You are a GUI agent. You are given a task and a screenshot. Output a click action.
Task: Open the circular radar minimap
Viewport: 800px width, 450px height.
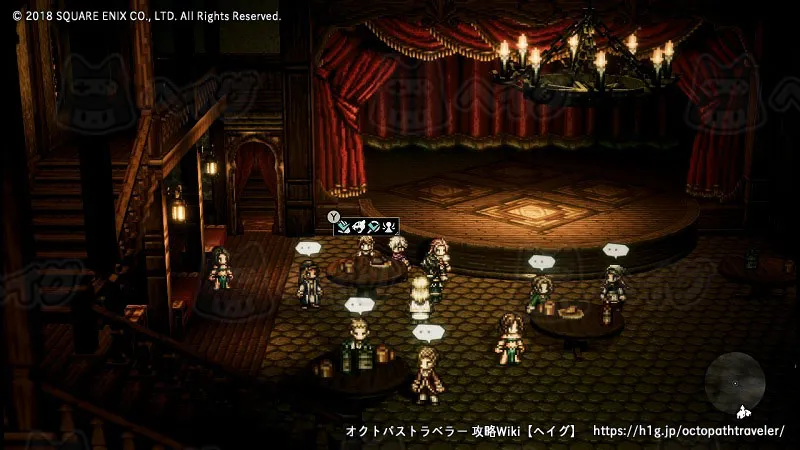point(735,384)
